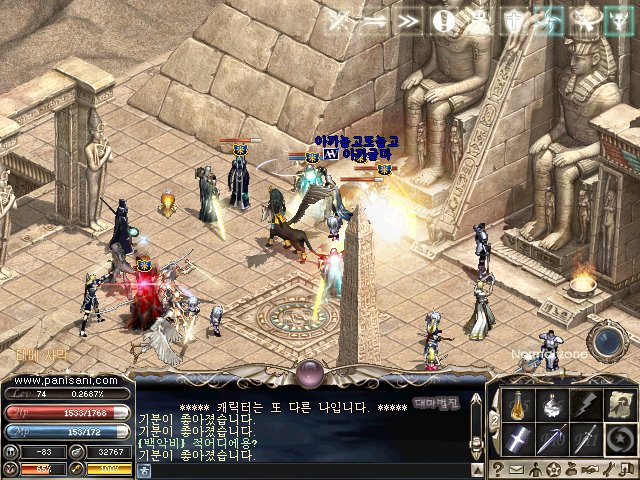Image resolution: width=640 pixels, height=480 pixels.
Task: Pick the short dagger hotbar slot
Action: coord(585,439)
